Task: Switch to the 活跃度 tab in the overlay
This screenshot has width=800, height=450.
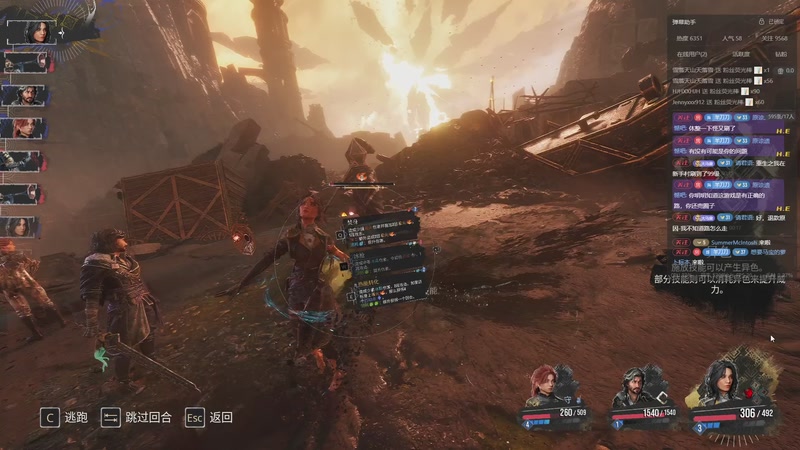Action: pos(741,54)
